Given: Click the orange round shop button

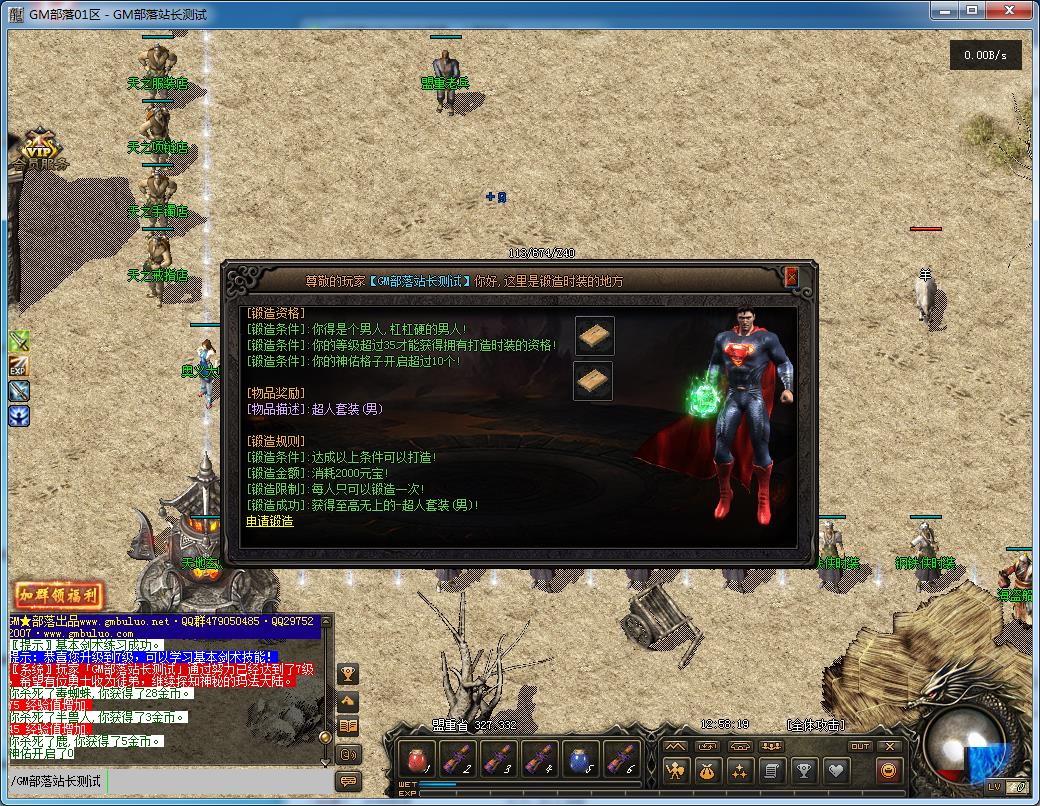Looking at the screenshot, I should pos(887,770).
